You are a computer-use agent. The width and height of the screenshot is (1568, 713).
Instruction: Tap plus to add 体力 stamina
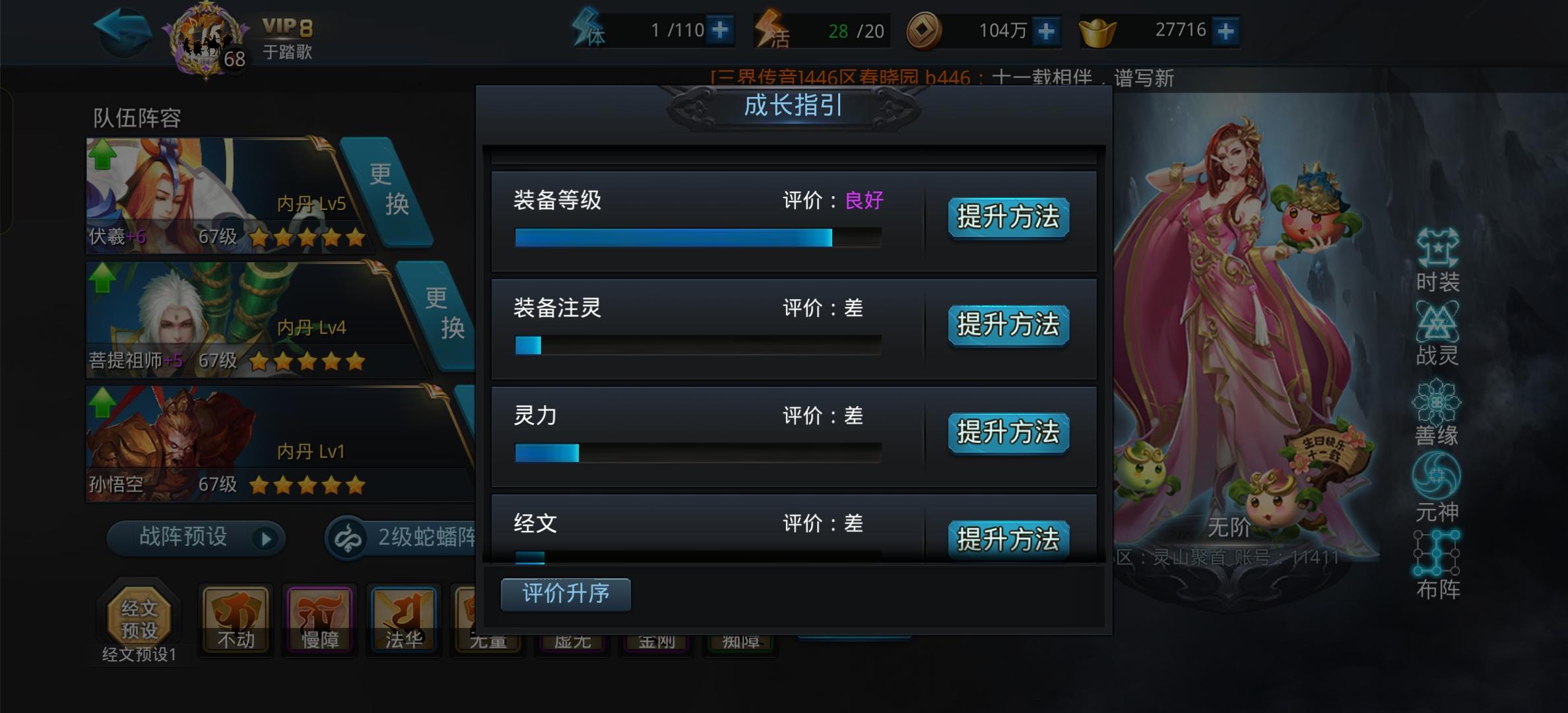719,30
